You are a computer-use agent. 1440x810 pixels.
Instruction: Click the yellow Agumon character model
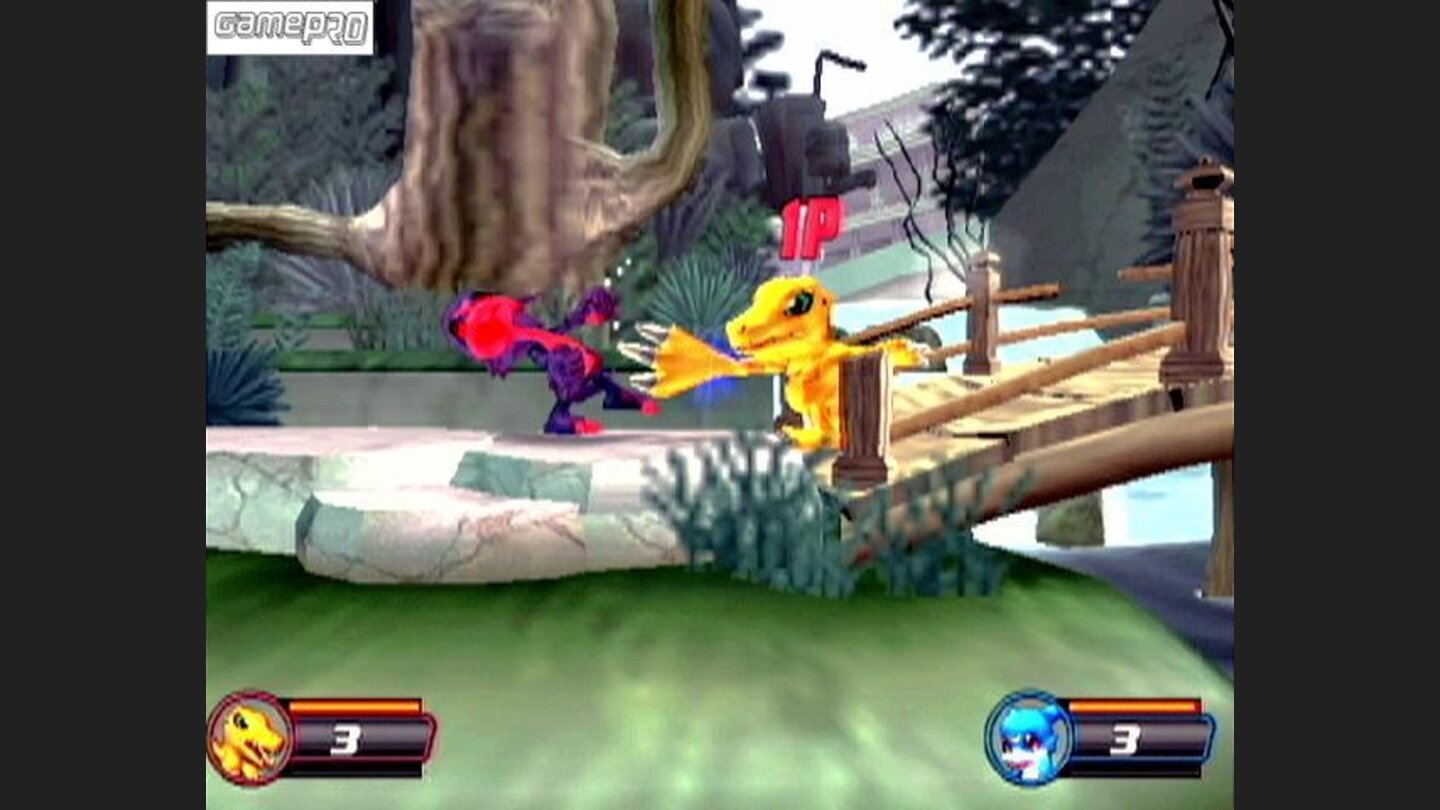click(800, 370)
